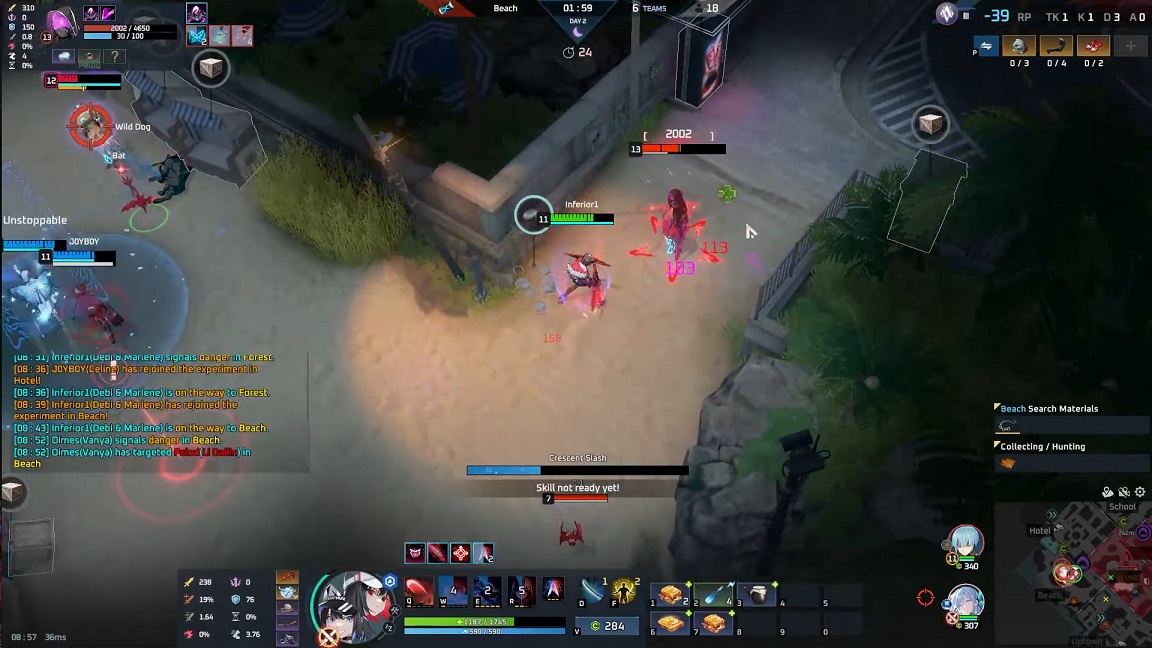Use the sandwich item in slot 1

tap(670, 595)
